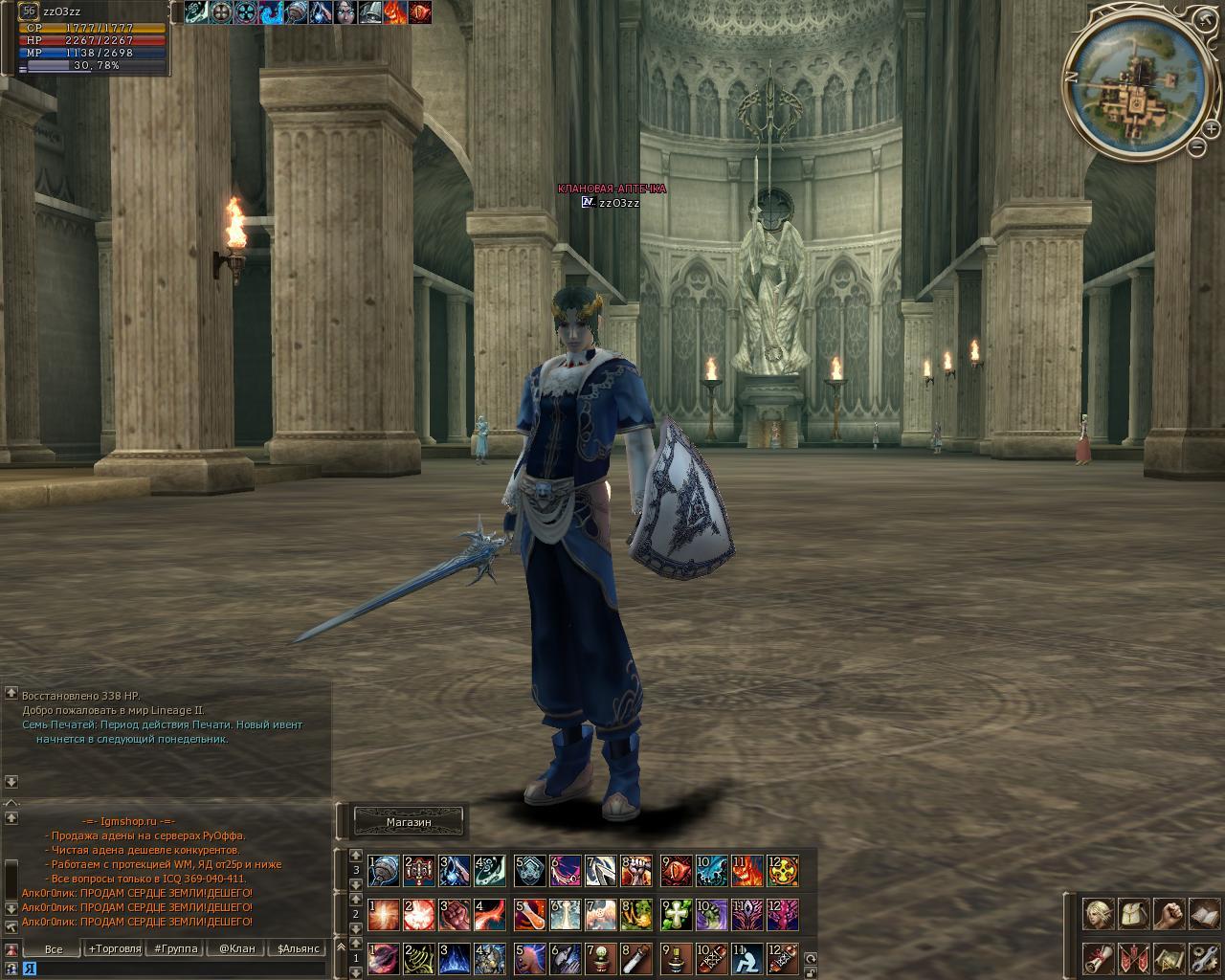Open the clan banners icon

[1133, 957]
